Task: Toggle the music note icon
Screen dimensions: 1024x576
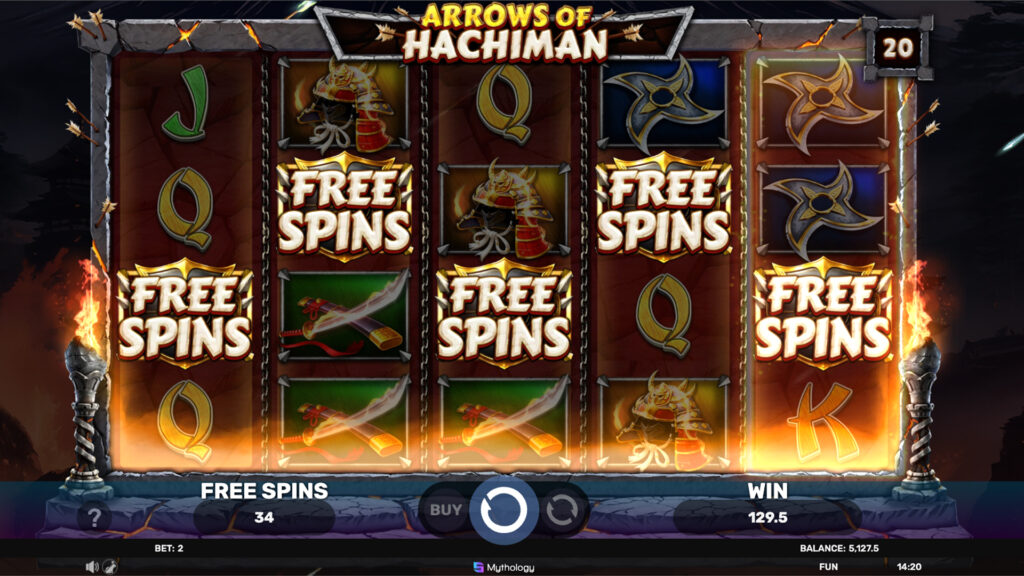Action: click(x=108, y=566)
